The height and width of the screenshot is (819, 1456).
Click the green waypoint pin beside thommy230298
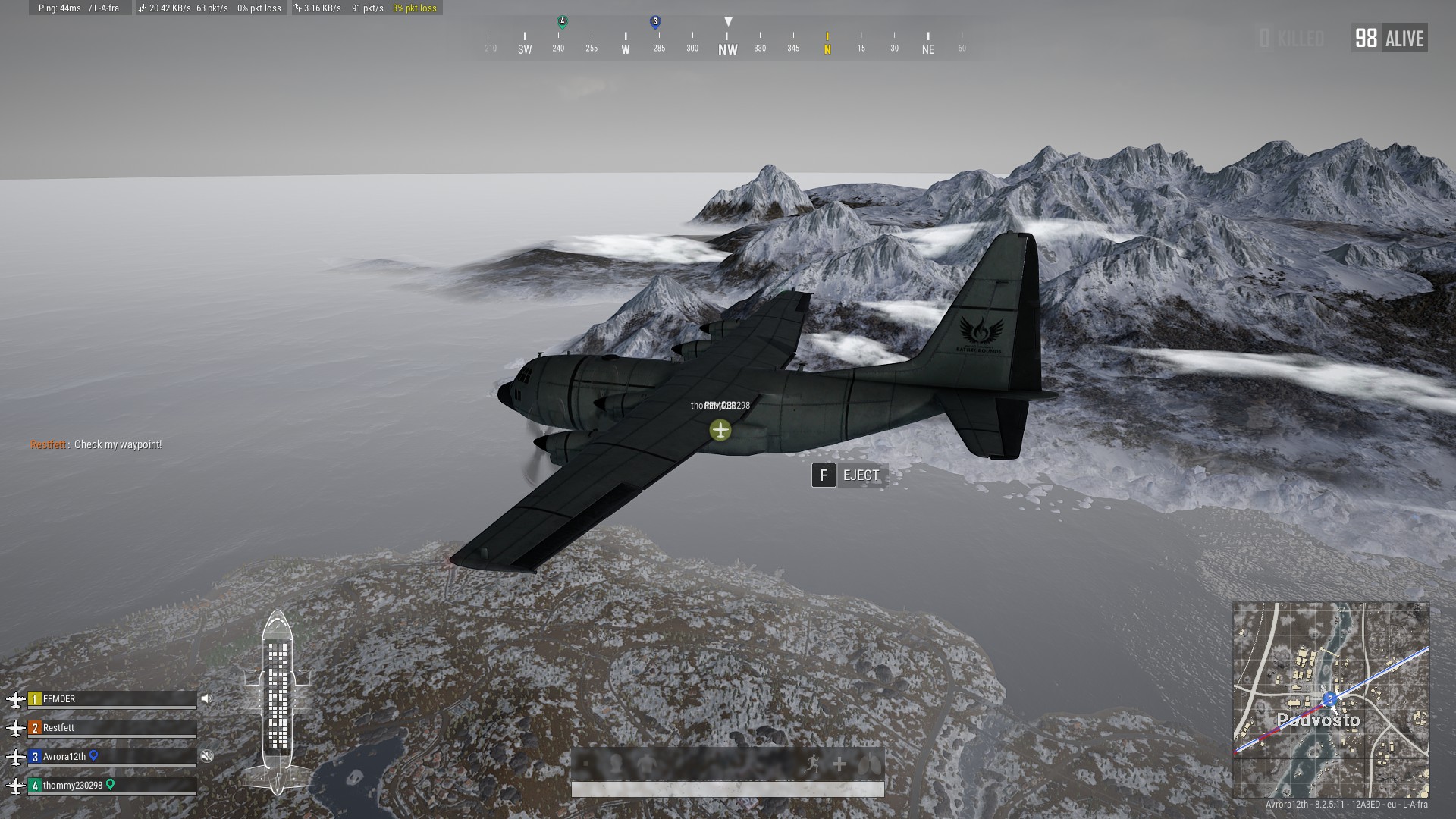pos(111,784)
